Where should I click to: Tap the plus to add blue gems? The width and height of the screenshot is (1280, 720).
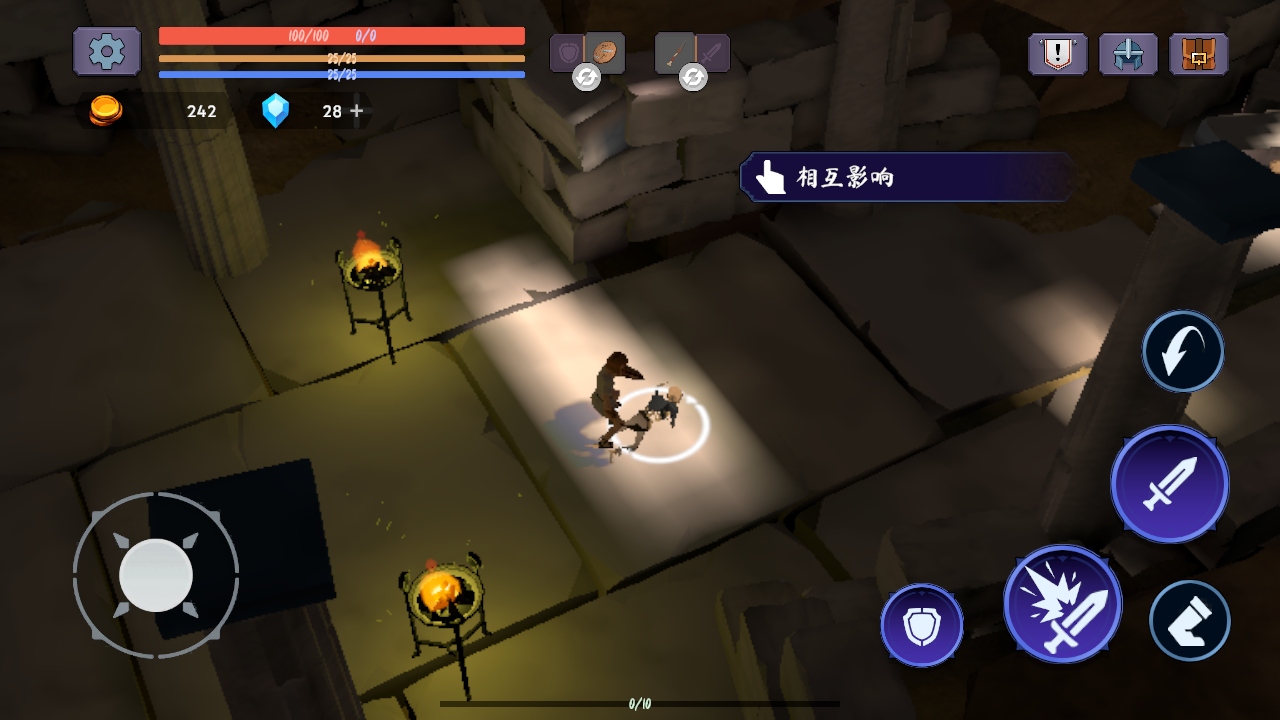coord(357,111)
